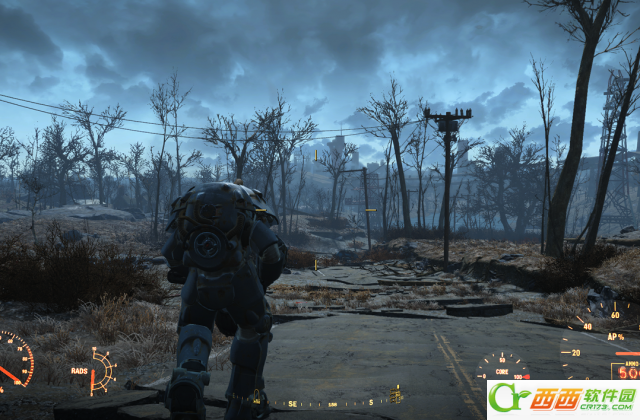Viewport: 640px width, 420px height.
Task: Open the cr173 watermark logo link
Action: tap(562, 399)
